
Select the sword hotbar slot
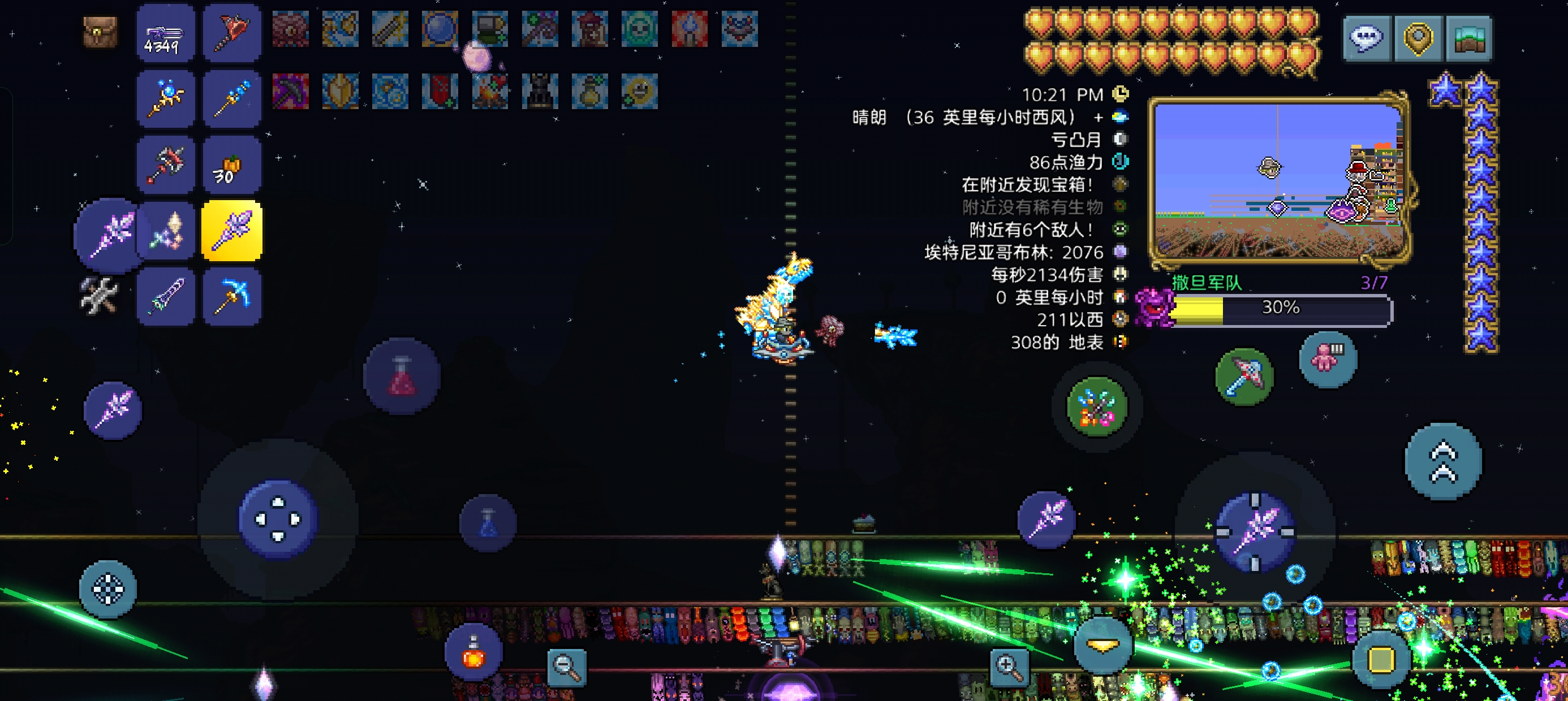[166, 297]
